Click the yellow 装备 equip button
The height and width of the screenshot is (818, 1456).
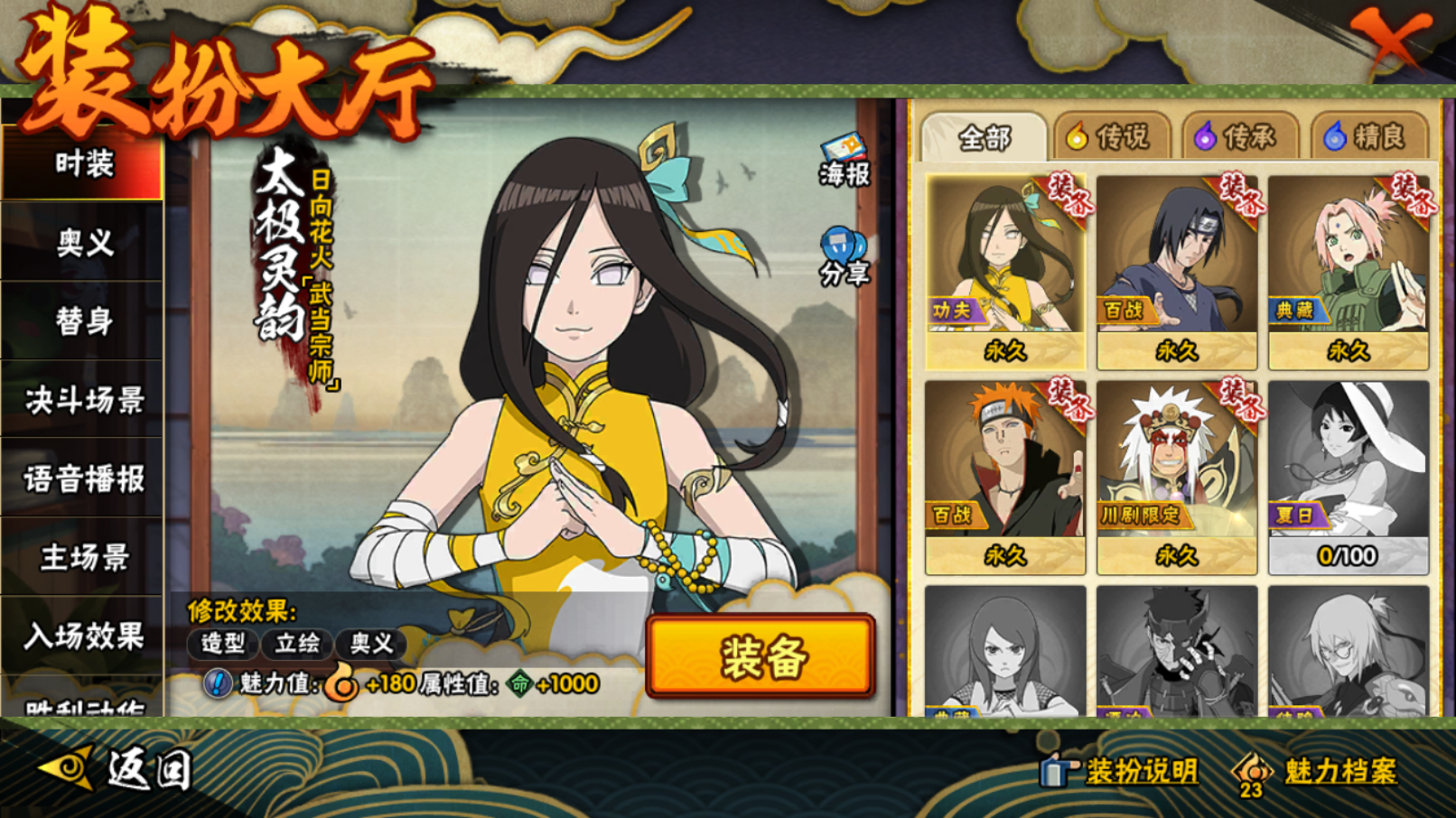(761, 656)
